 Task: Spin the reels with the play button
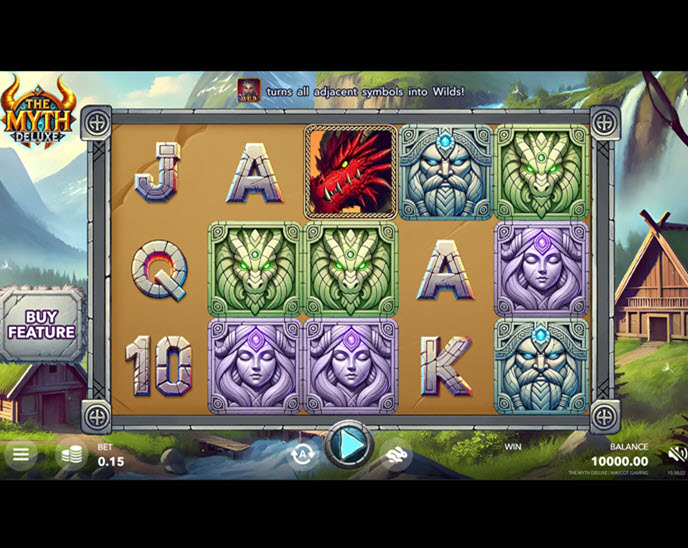pyautogui.click(x=348, y=445)
